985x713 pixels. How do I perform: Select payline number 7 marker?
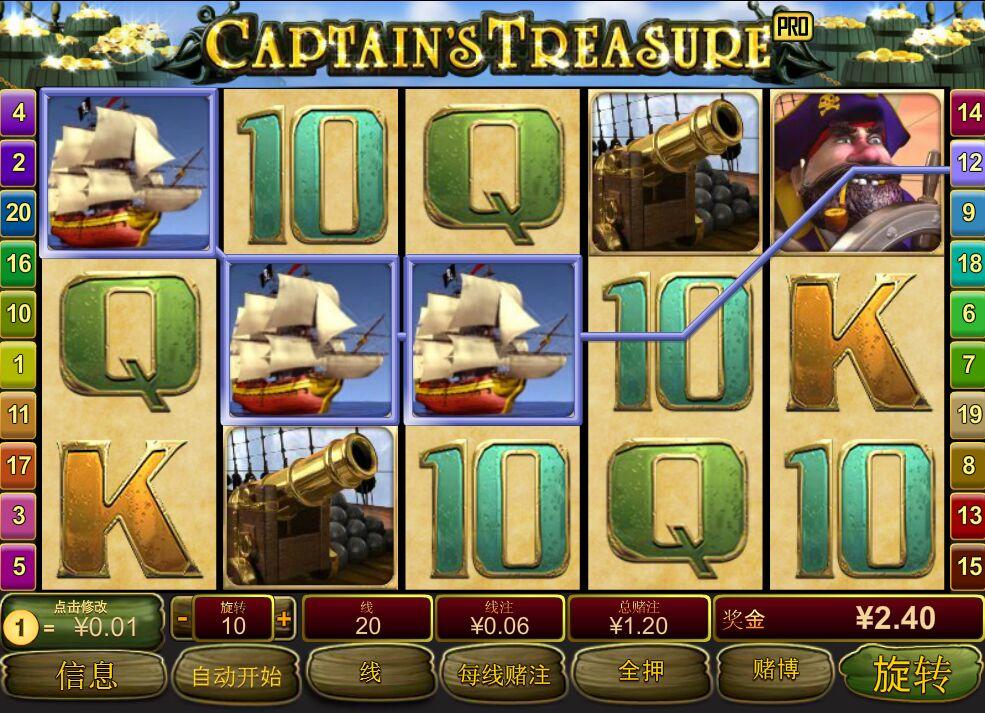click(968, 364)
